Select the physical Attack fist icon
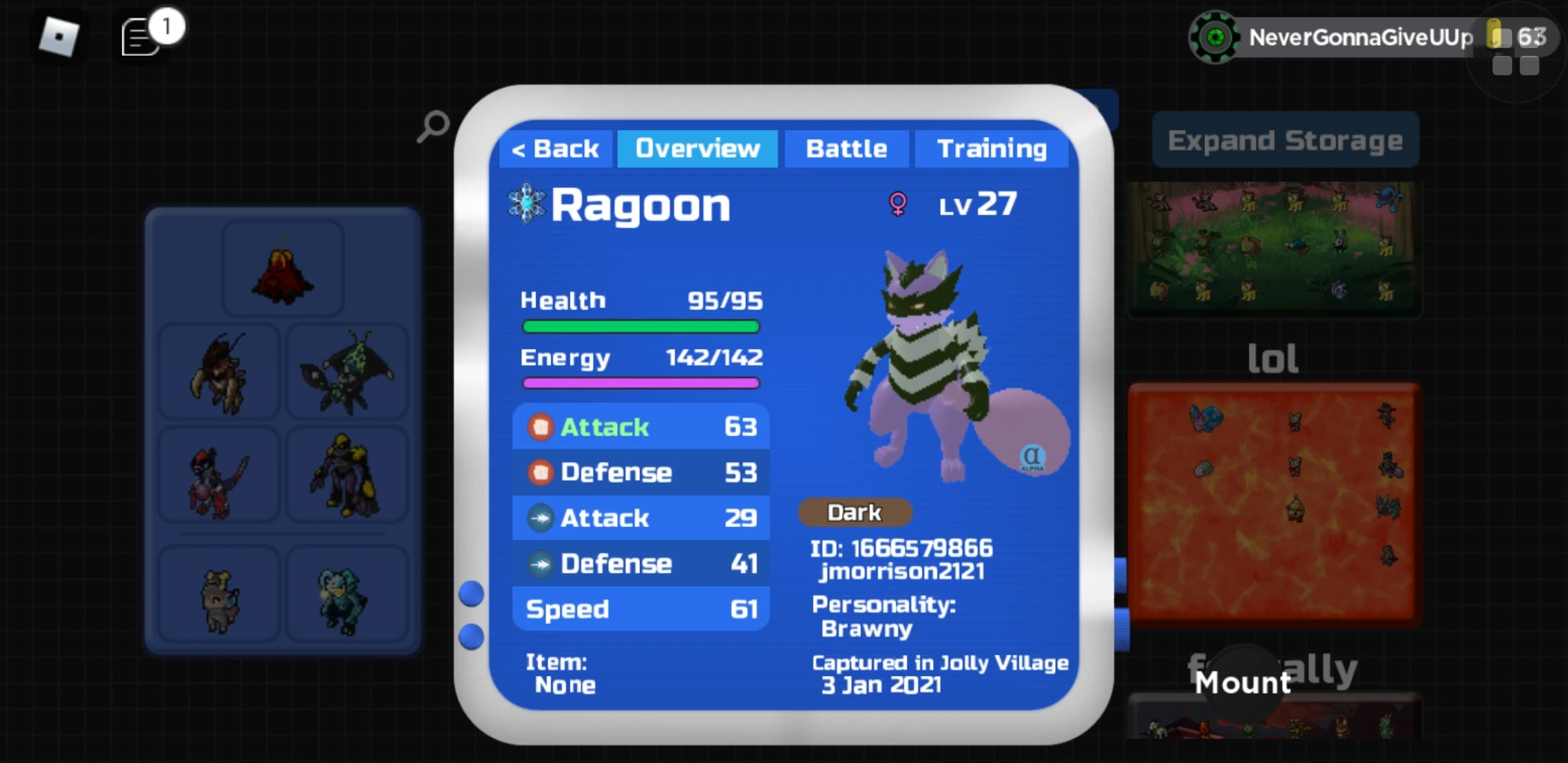 coord(540,427)
